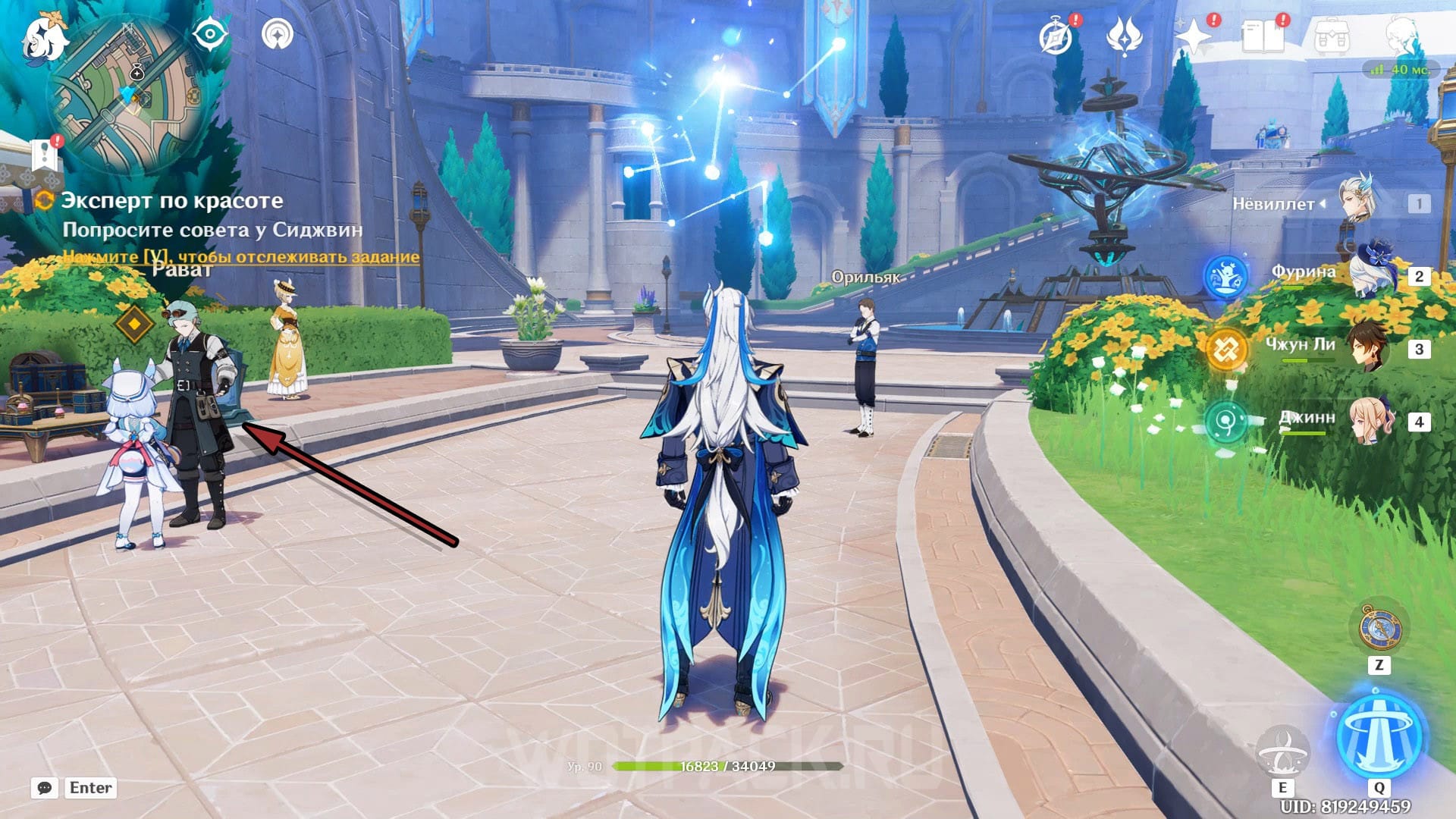Open the four-pointed star icon
Screen dimensions: 1456x819
coord(1193,36)
